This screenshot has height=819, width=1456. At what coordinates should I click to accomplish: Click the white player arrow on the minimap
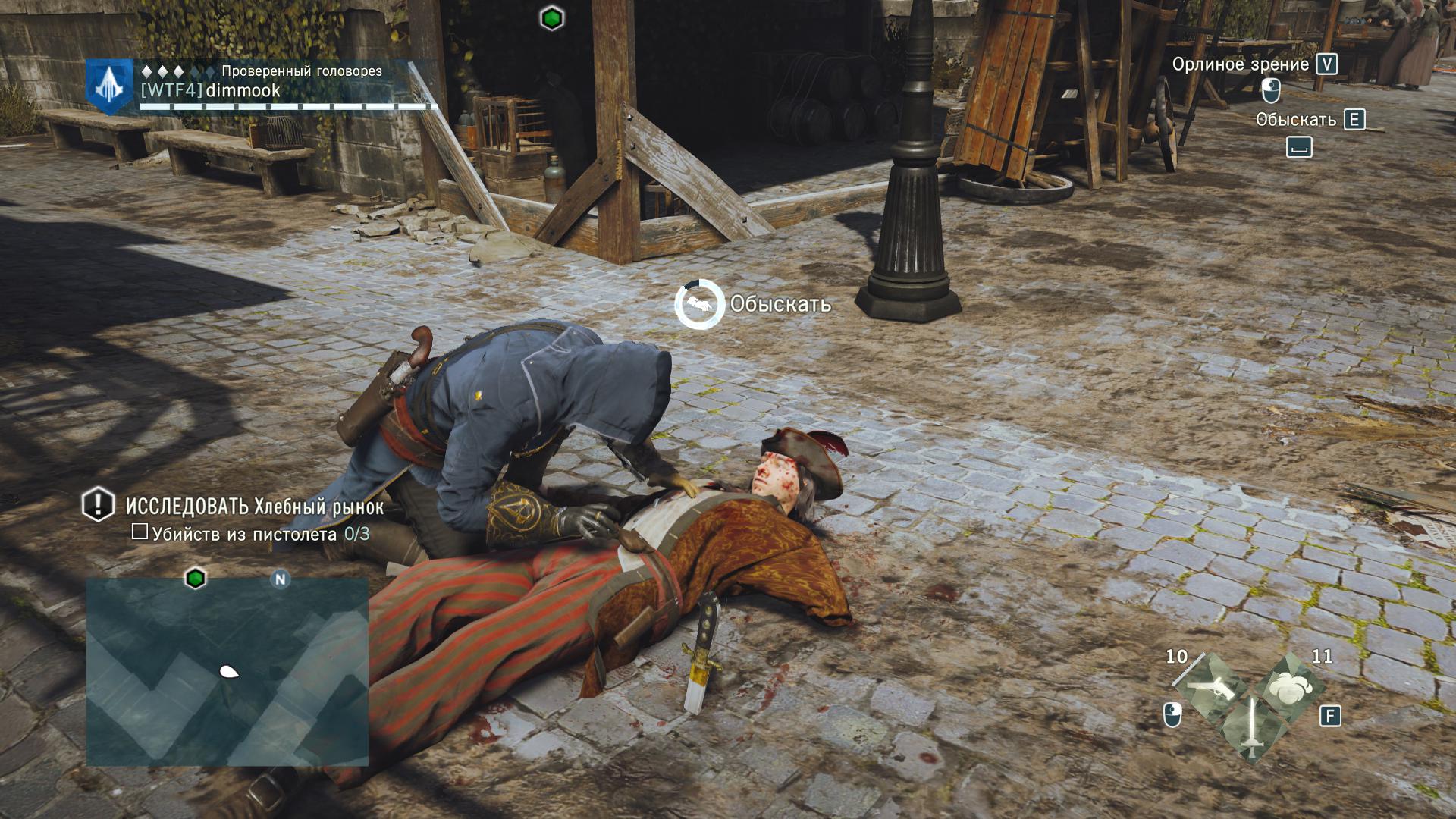click(x=228, y=671)
